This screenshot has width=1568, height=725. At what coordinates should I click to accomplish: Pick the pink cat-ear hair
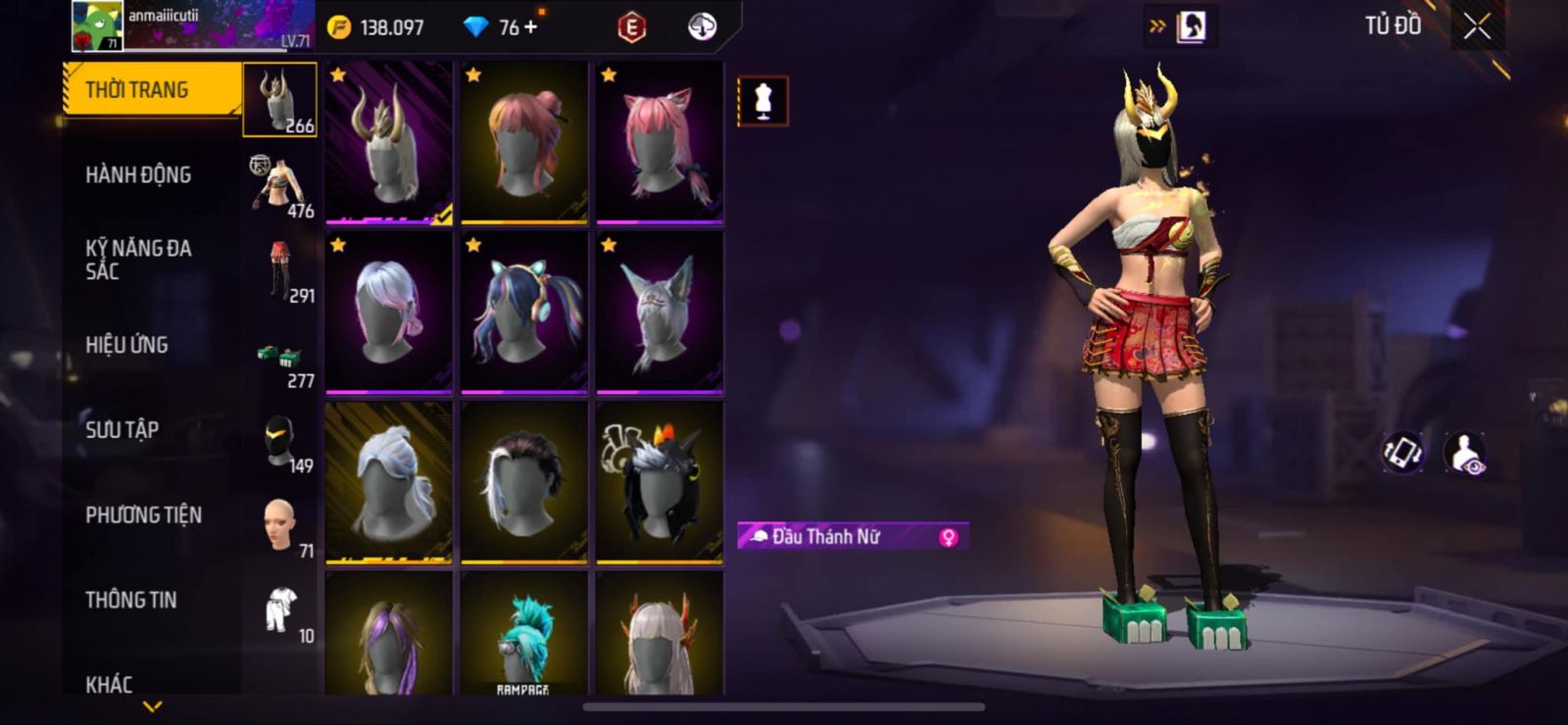(x=660, y=143)
